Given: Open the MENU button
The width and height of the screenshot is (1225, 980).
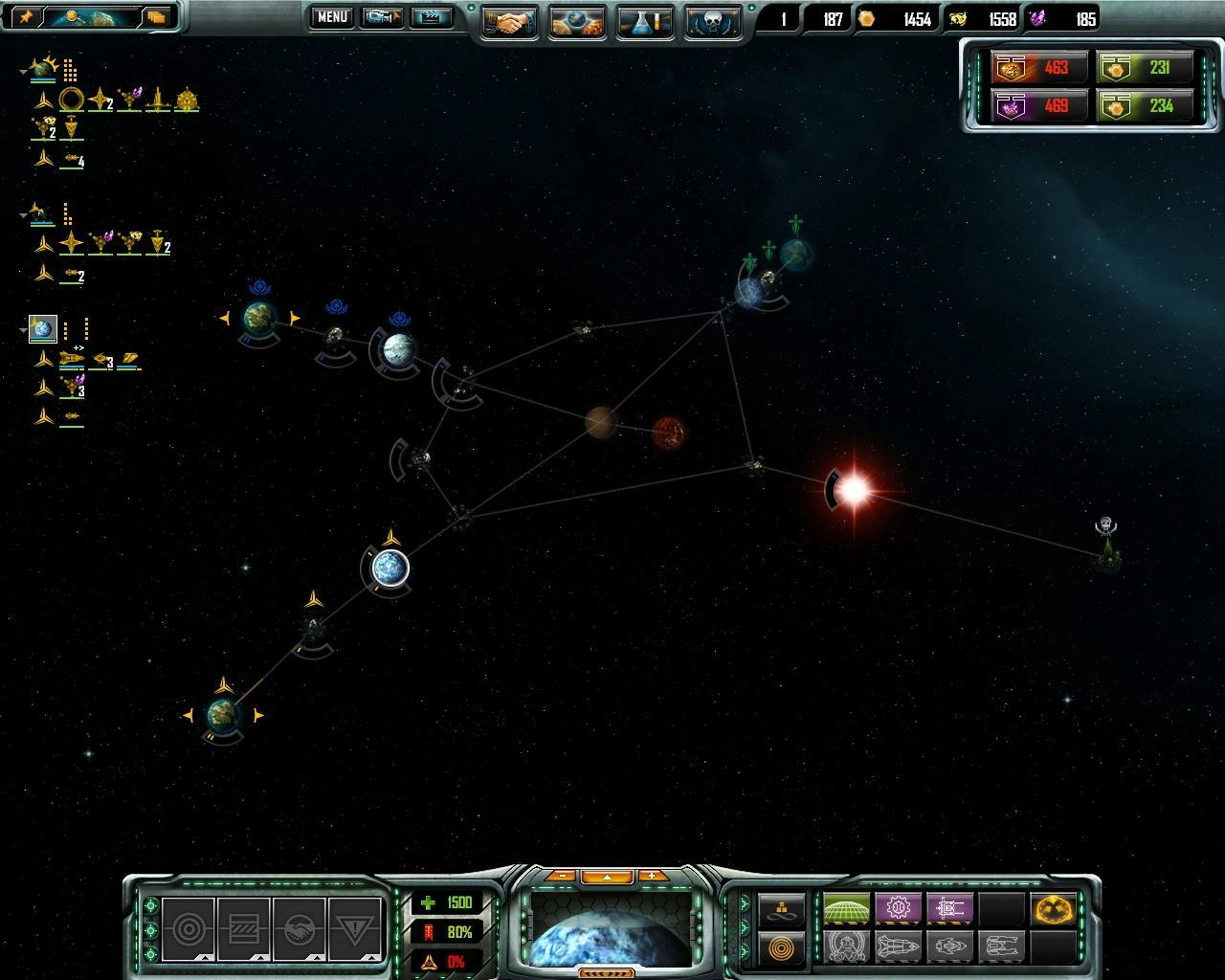Looking at the screenshot, I should point(331,17).
